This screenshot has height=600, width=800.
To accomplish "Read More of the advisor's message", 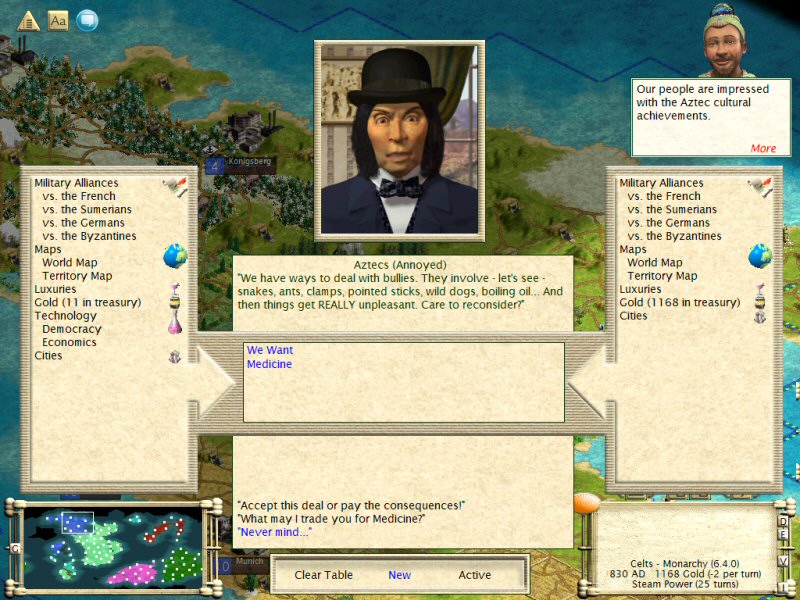I will (x=763, y=148).
